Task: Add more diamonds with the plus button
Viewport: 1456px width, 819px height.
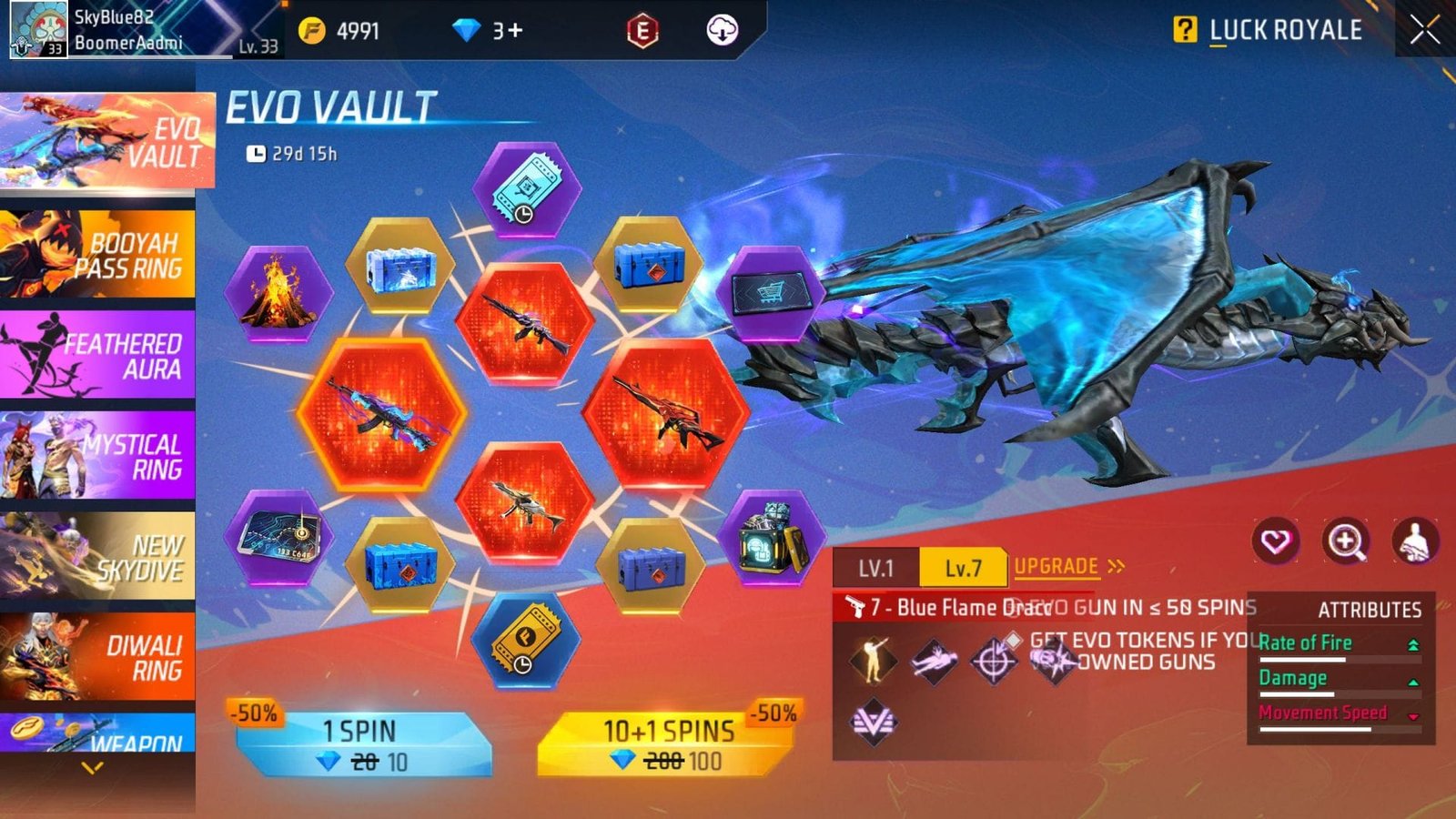Action: pyautogui.click(x=515, y=31)
